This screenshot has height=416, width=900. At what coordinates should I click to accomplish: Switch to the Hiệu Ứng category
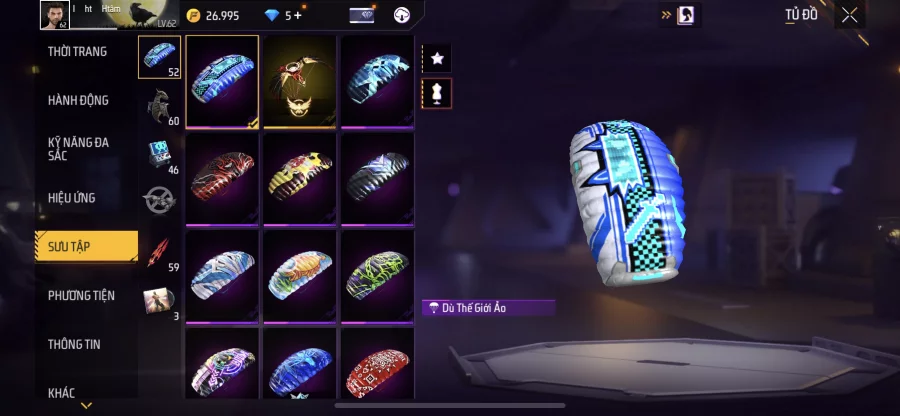pos(72,198)
